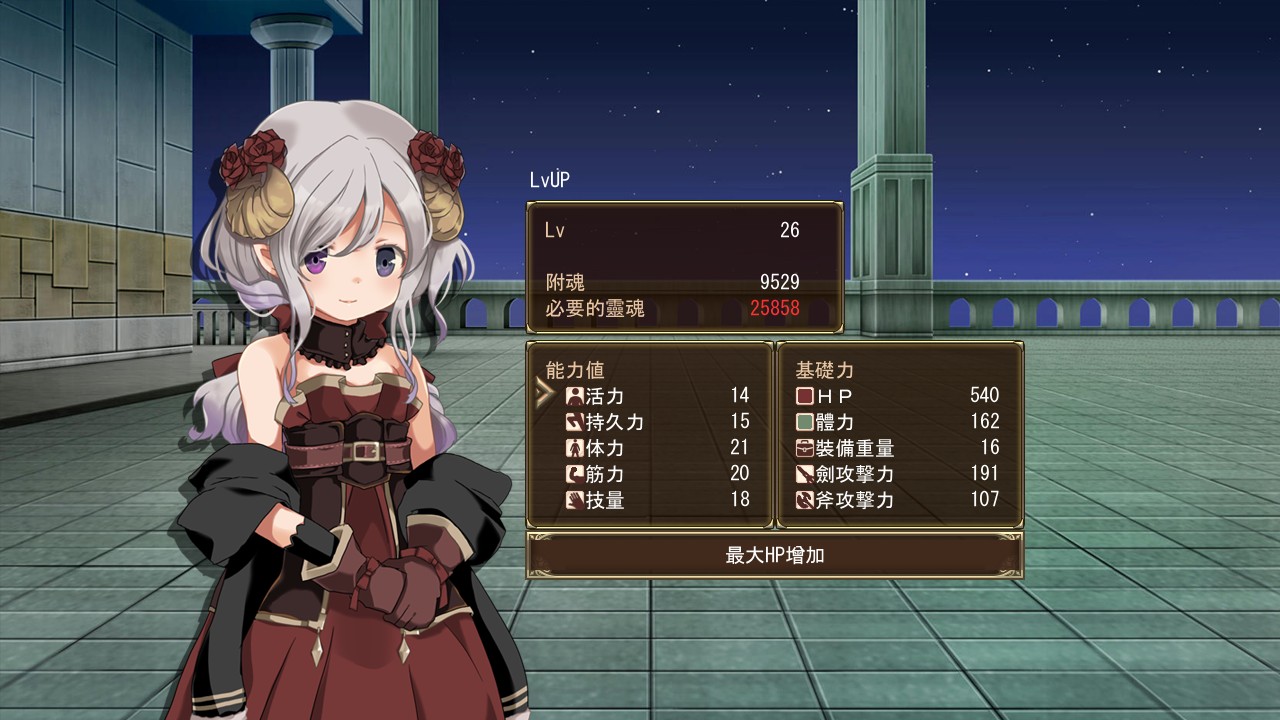Screen dimensions: 1280x720
Task: Select the 体力 ability entry
Action: tap(655, 448)
